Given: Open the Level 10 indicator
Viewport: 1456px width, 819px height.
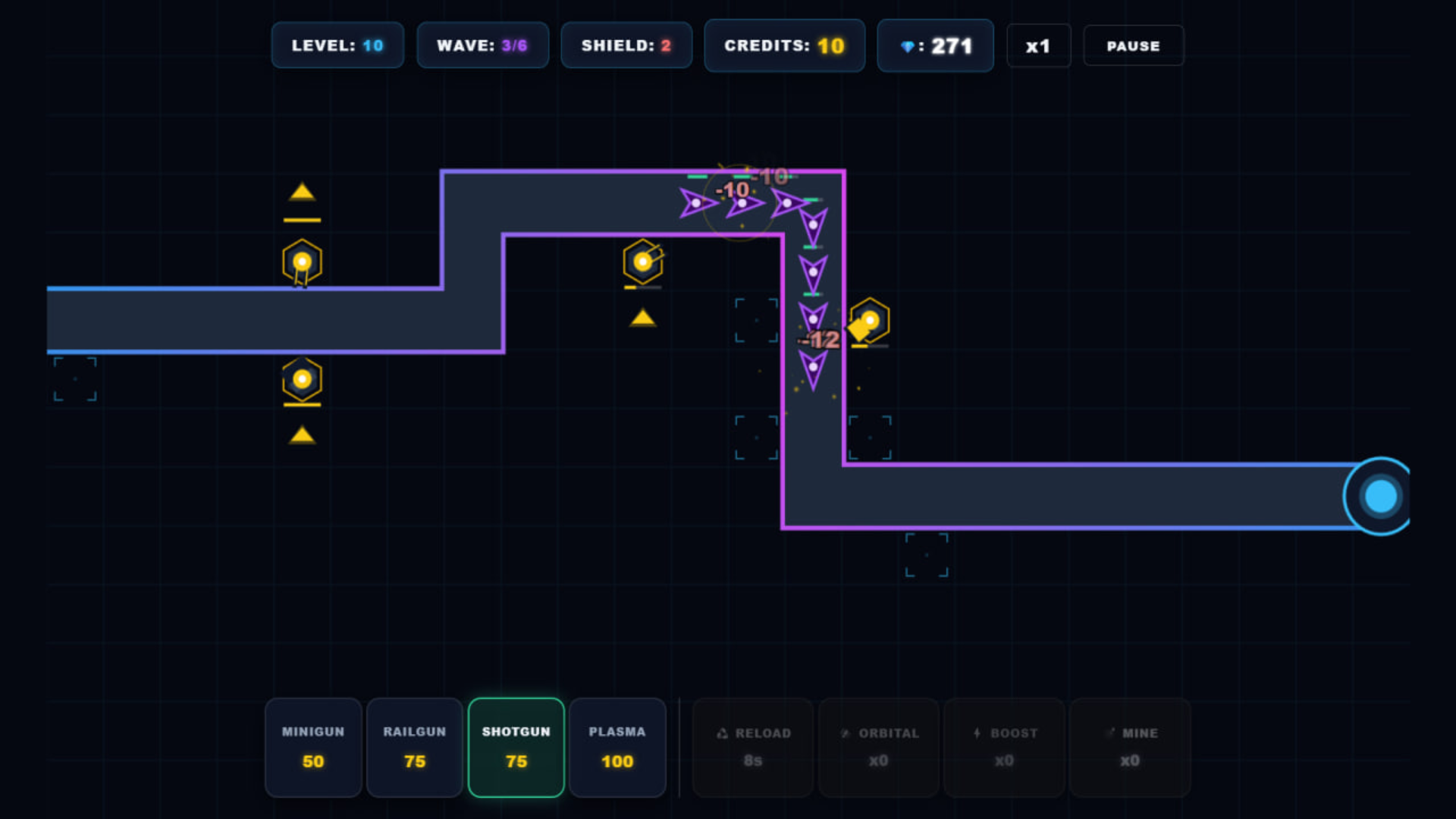Looking at the screenshot, I should pos(337,45).
